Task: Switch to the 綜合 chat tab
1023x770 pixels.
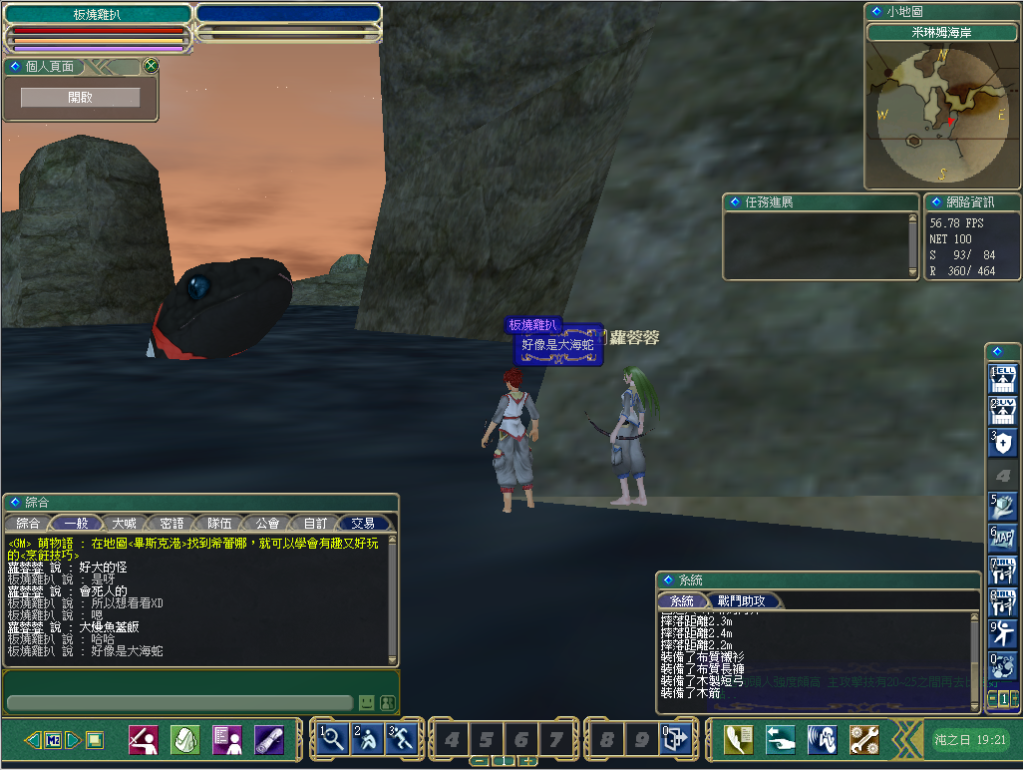Action: [x=28, y=523]
